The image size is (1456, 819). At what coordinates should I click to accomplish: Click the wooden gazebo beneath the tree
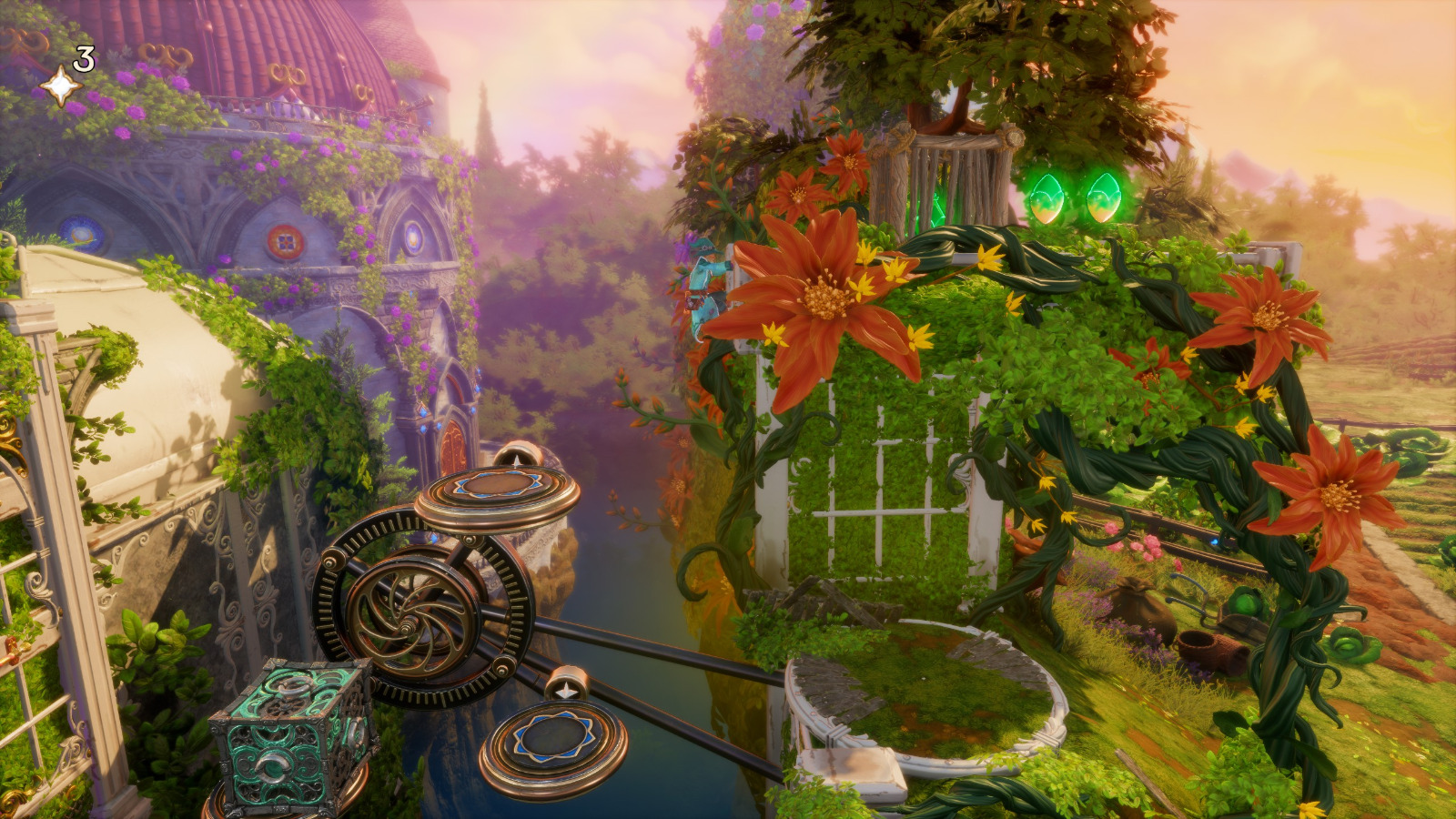955,164
